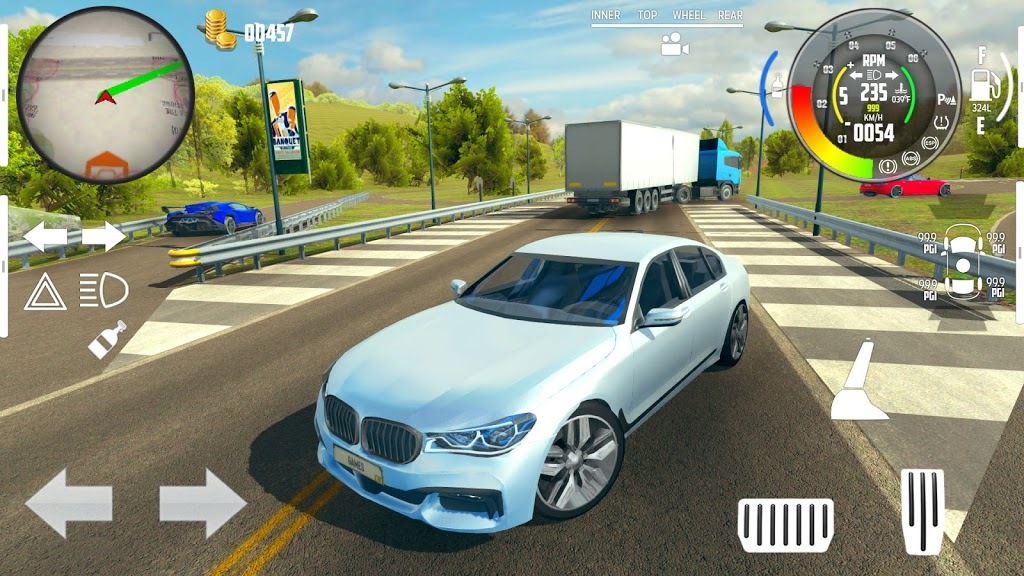Open the circular minimap

pyautogui.click(x=105, y=94)
